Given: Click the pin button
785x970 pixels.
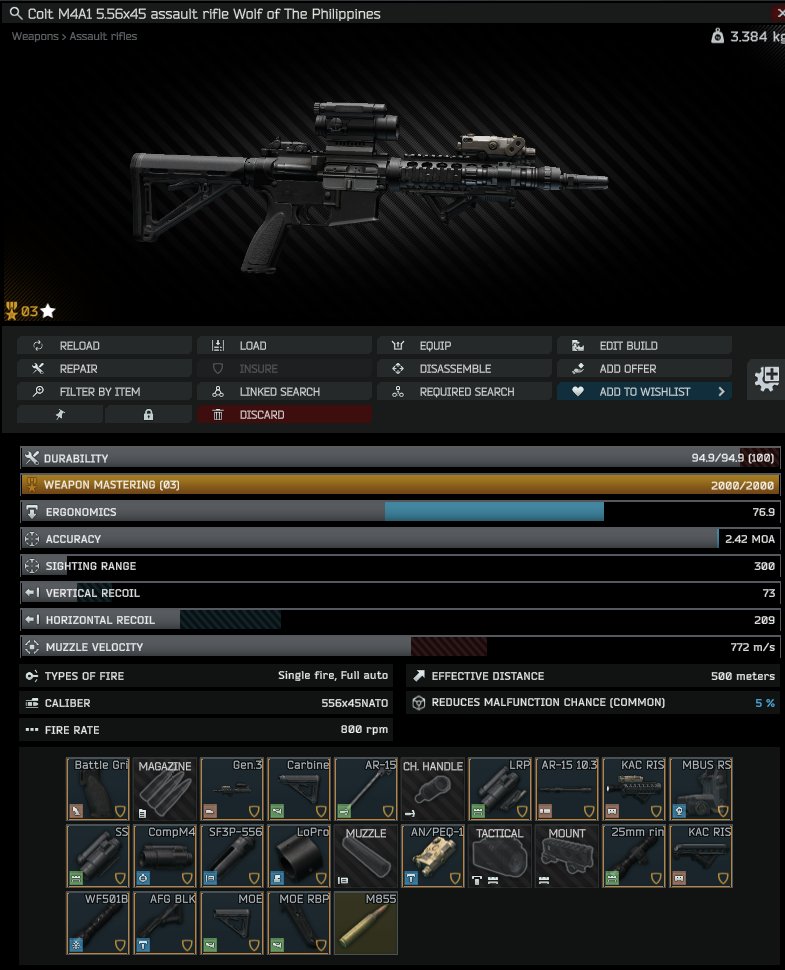Looking at the screenshot, I should pyautogui.click(x=60, y=415).
